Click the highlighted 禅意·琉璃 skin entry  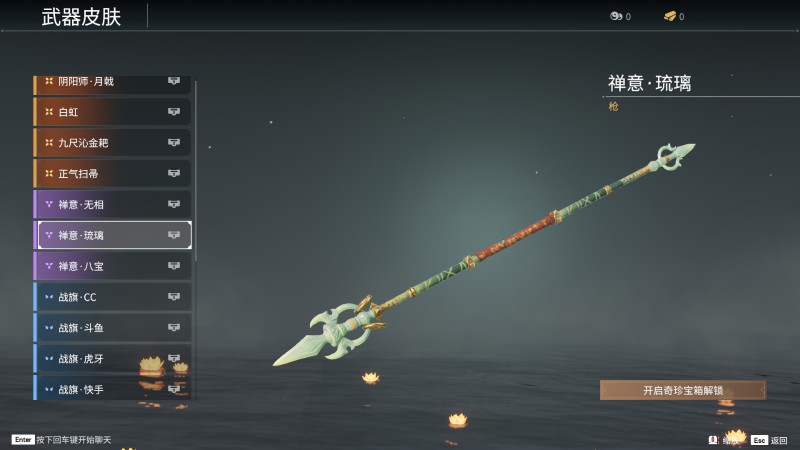point(112,235)
